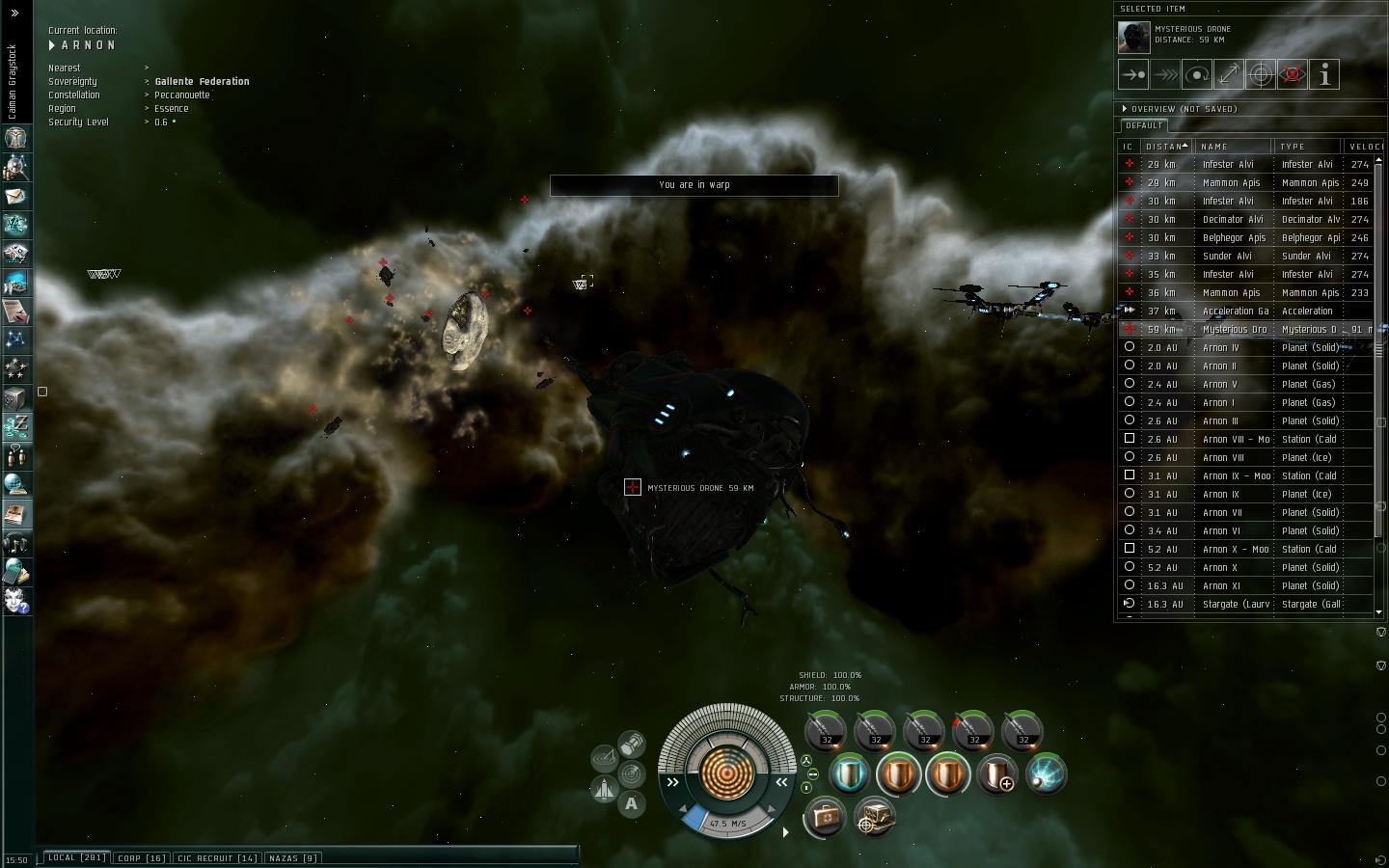1389x868 pixels.
Task: Activate the blue shield hardener module
Action: (x=849, y=774)
